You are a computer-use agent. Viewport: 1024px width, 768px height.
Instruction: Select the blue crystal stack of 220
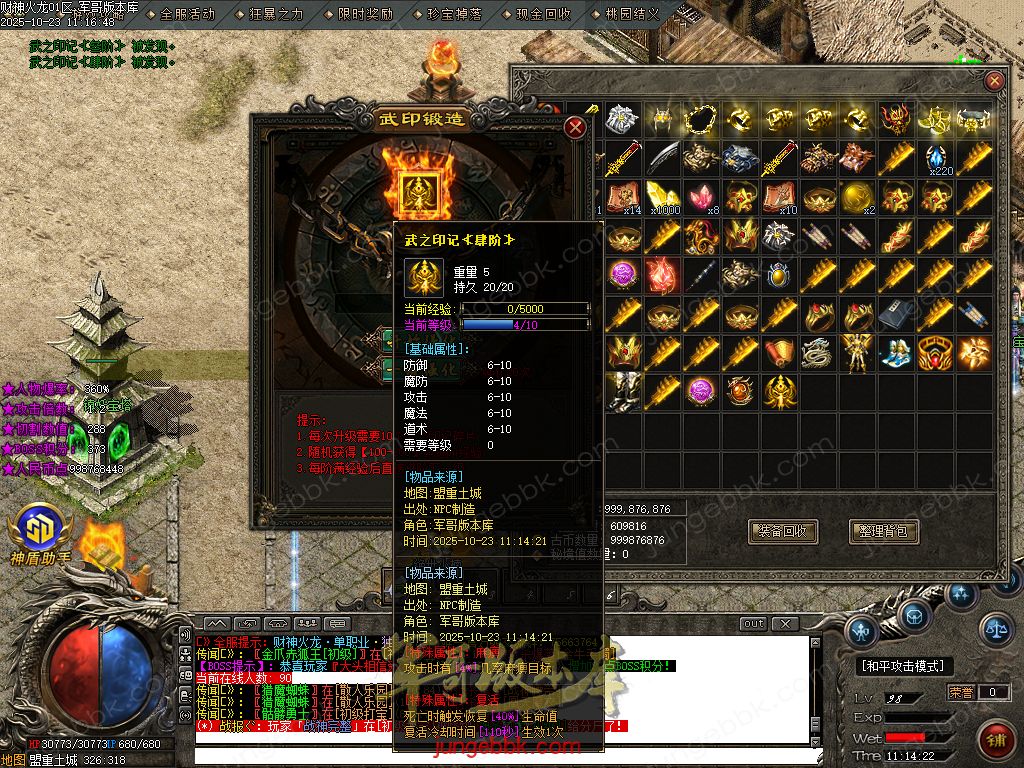click(935, 158)
